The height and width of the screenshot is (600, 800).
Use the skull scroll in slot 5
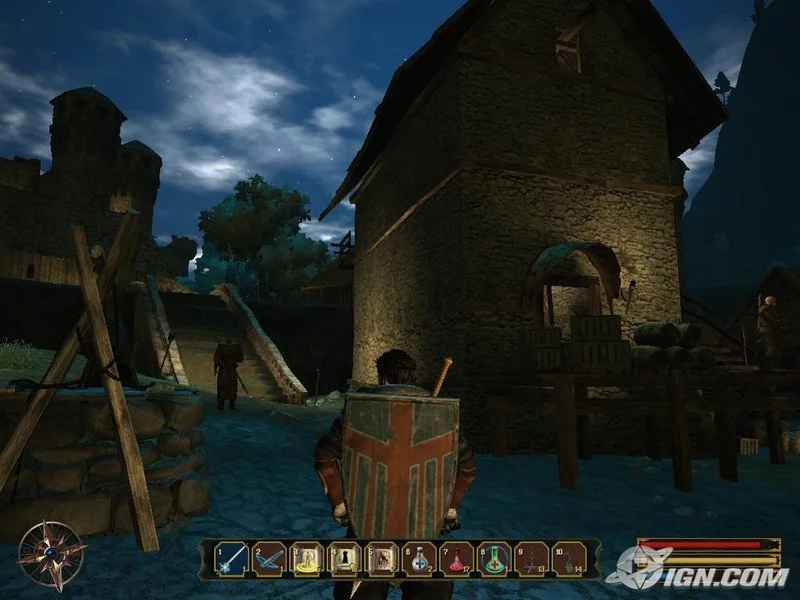tap(381, 558)
